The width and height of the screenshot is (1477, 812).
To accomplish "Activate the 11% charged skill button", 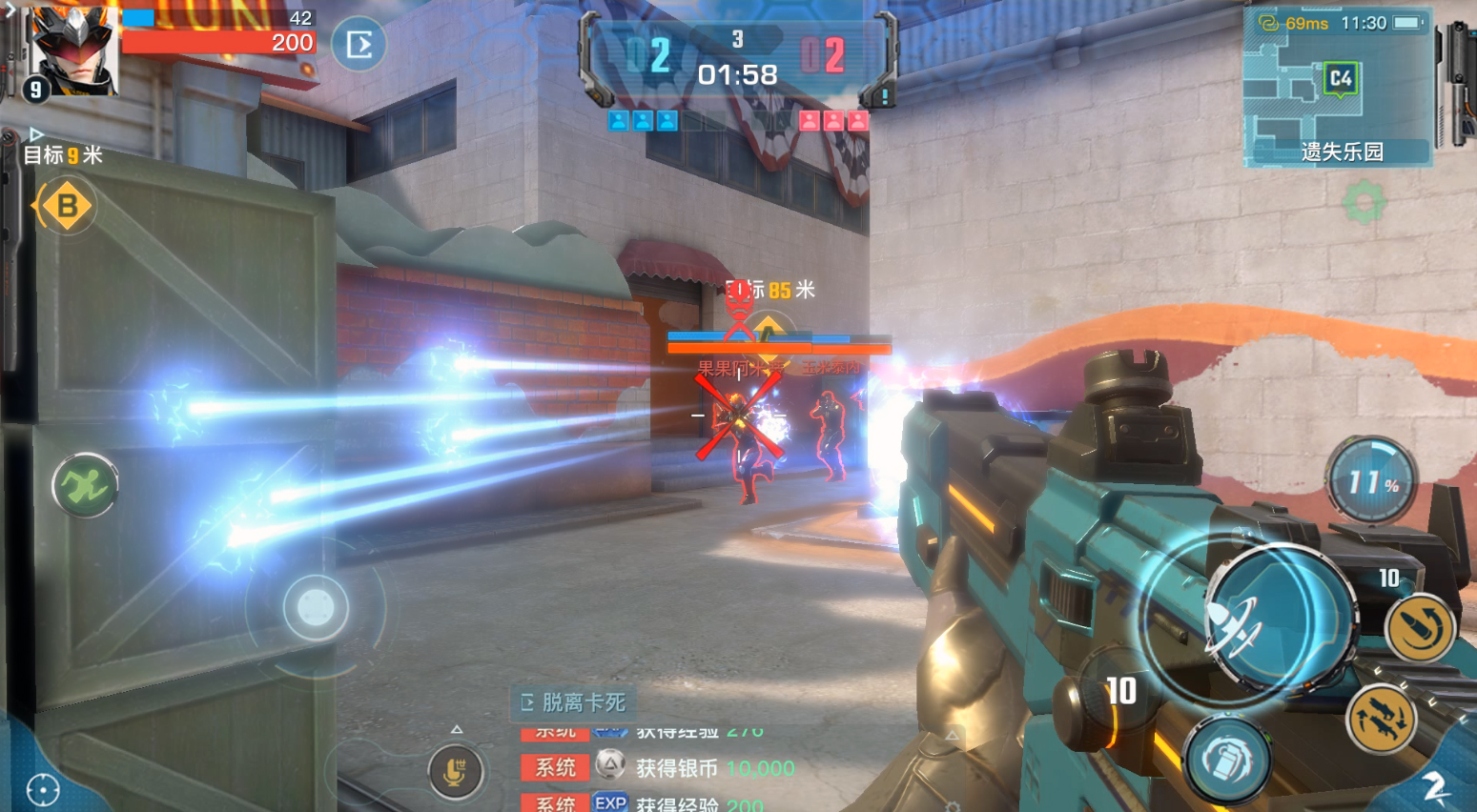I will click(1371, 481).
